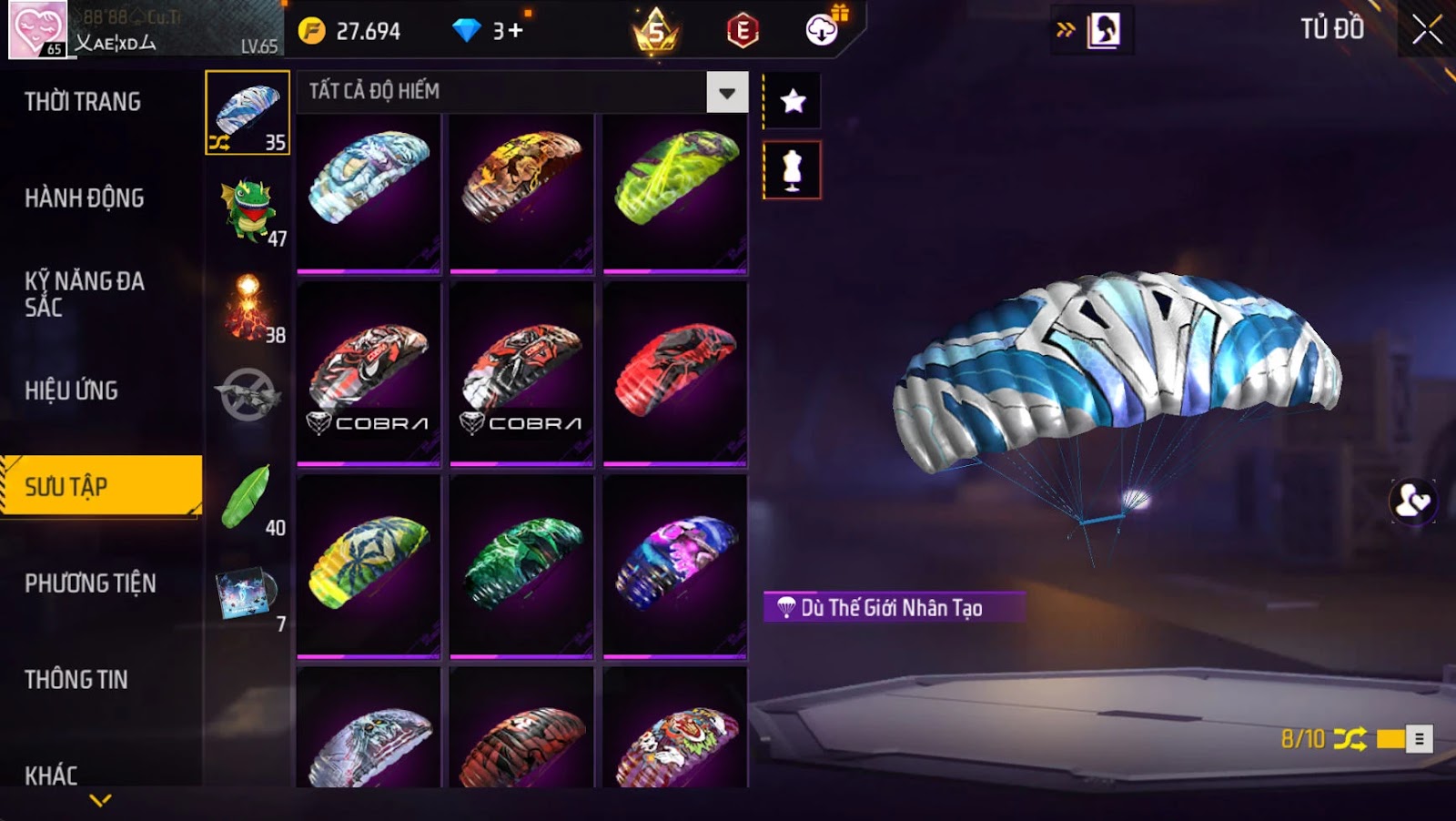Viewport: 1456px width, 821px height.
Task: Open the Thông Tin tab
Action: pyautogui.click(x=76, y=680)
